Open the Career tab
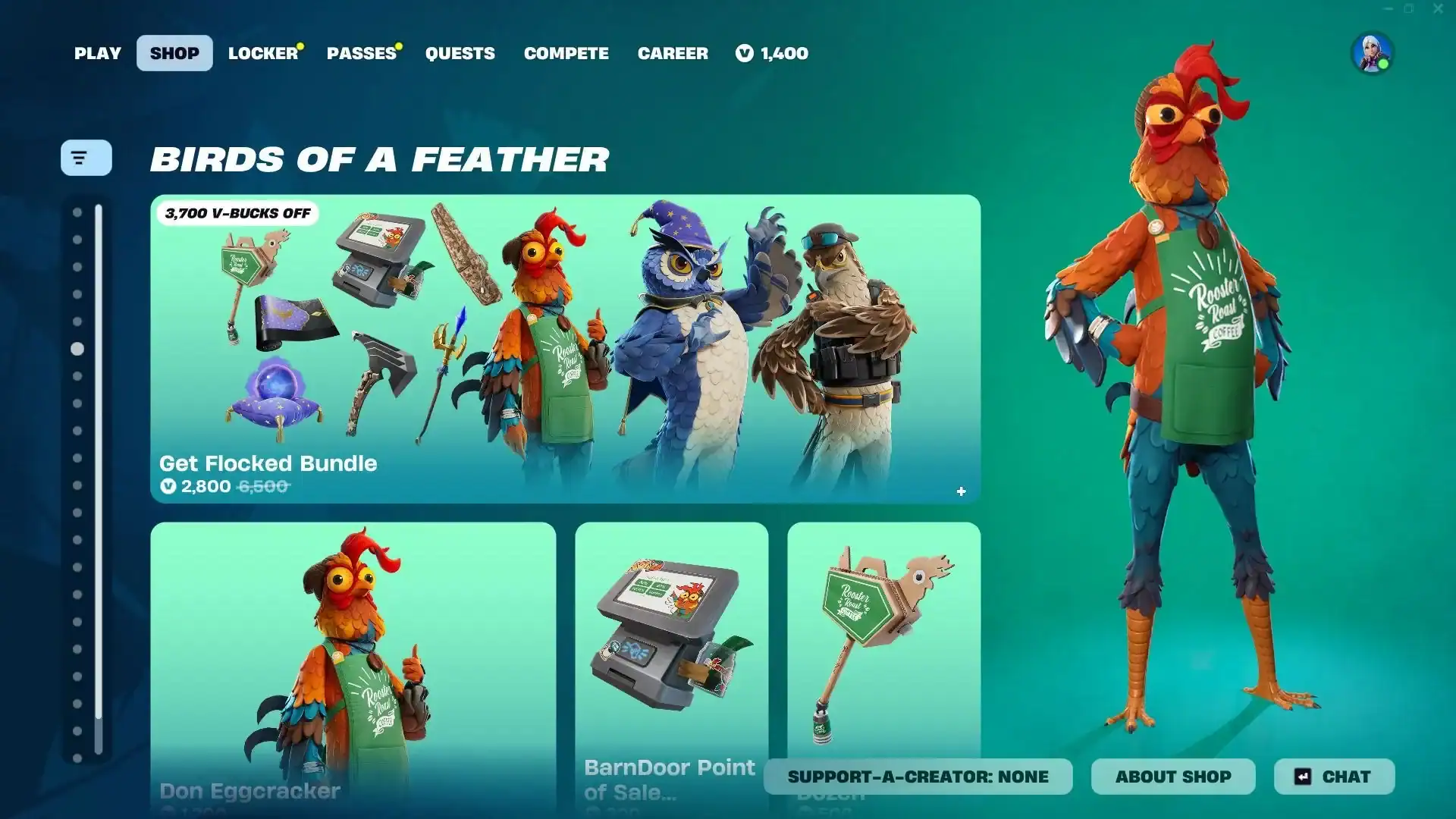The height and width of the screenshot is (819, 1456). (673, 53)
